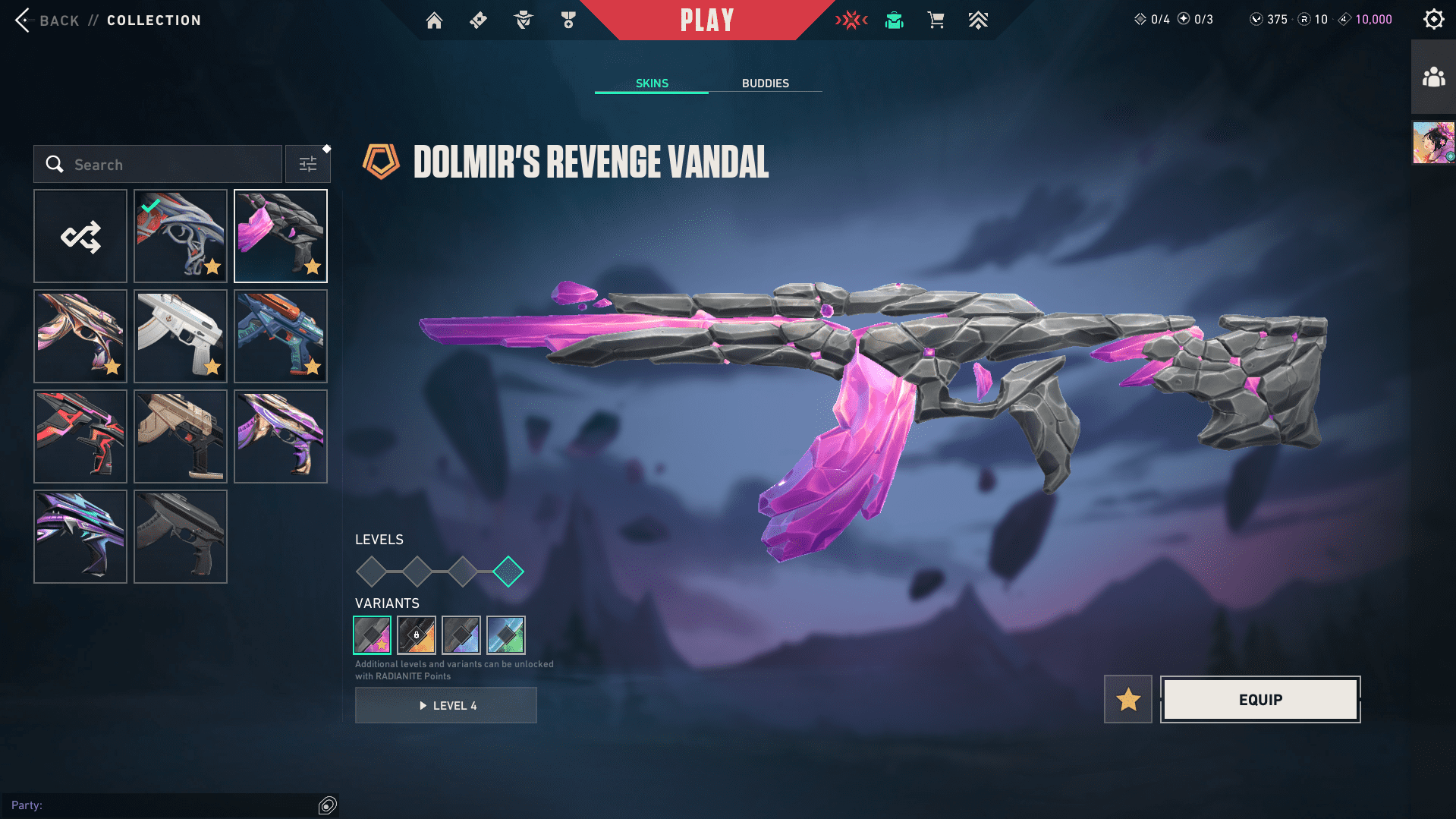Toggle favorite with the star button

[x=1127, y=699]
